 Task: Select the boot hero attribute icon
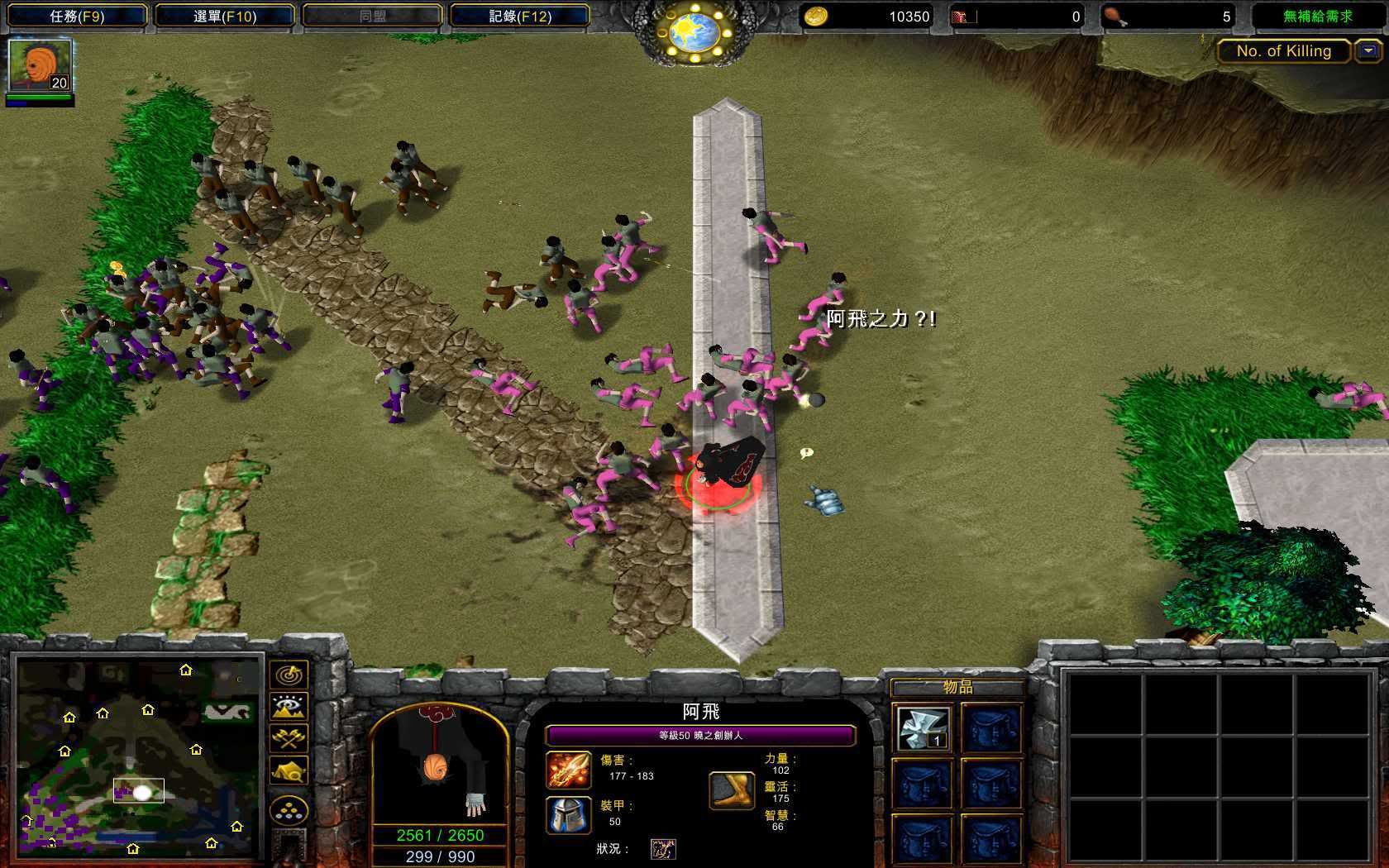(x=733, y=790)
